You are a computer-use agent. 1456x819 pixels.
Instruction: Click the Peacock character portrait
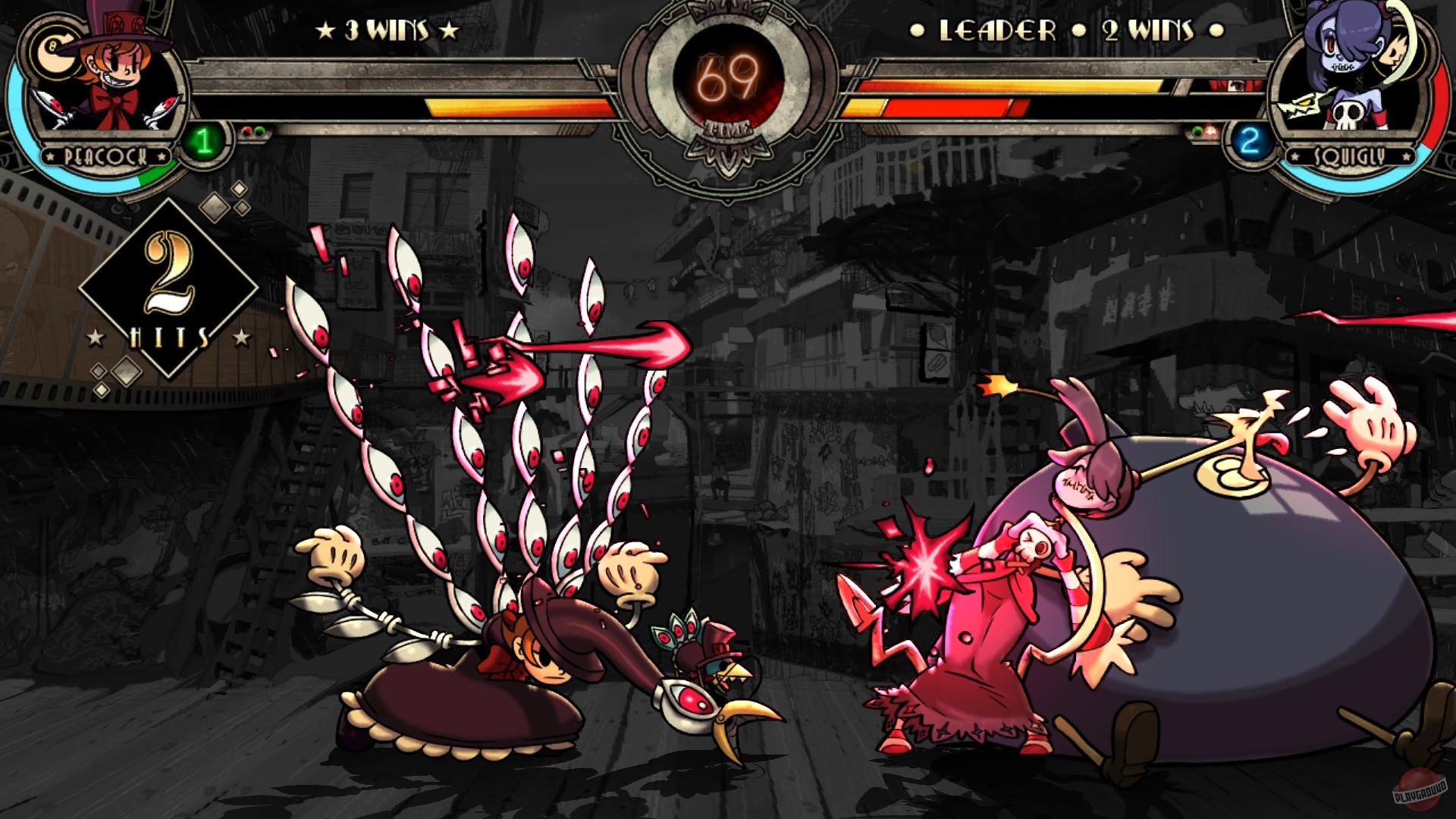tap(105, 79)
